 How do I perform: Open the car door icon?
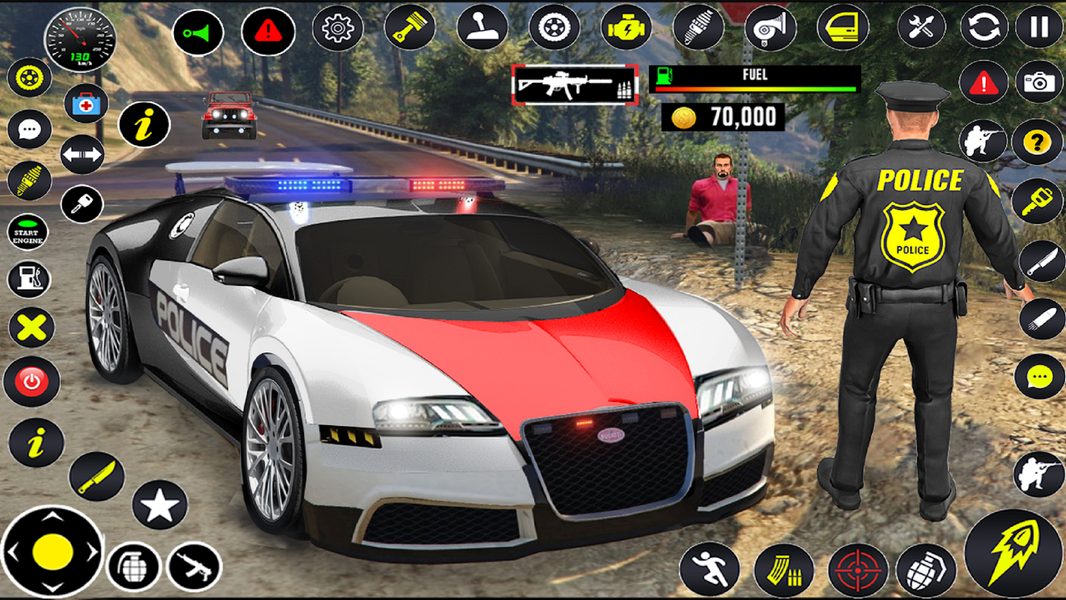843,28
